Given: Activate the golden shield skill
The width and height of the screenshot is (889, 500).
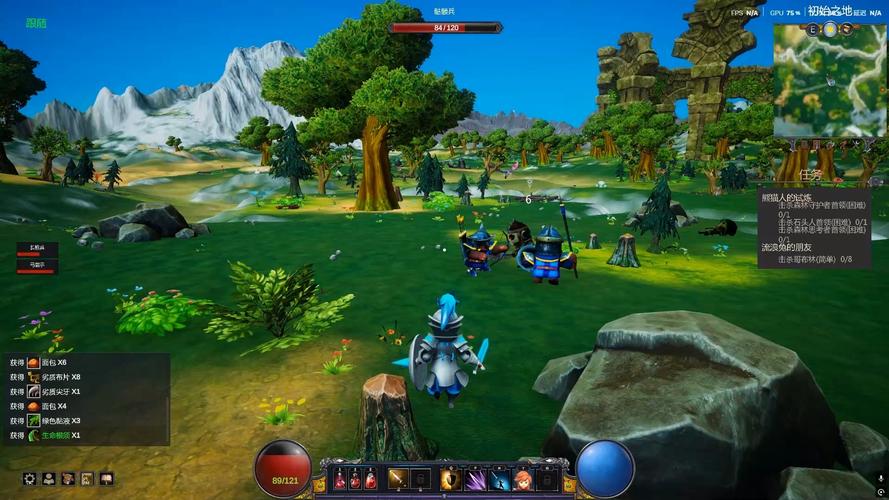Looking at the screenshot, I should click(450, 479).
